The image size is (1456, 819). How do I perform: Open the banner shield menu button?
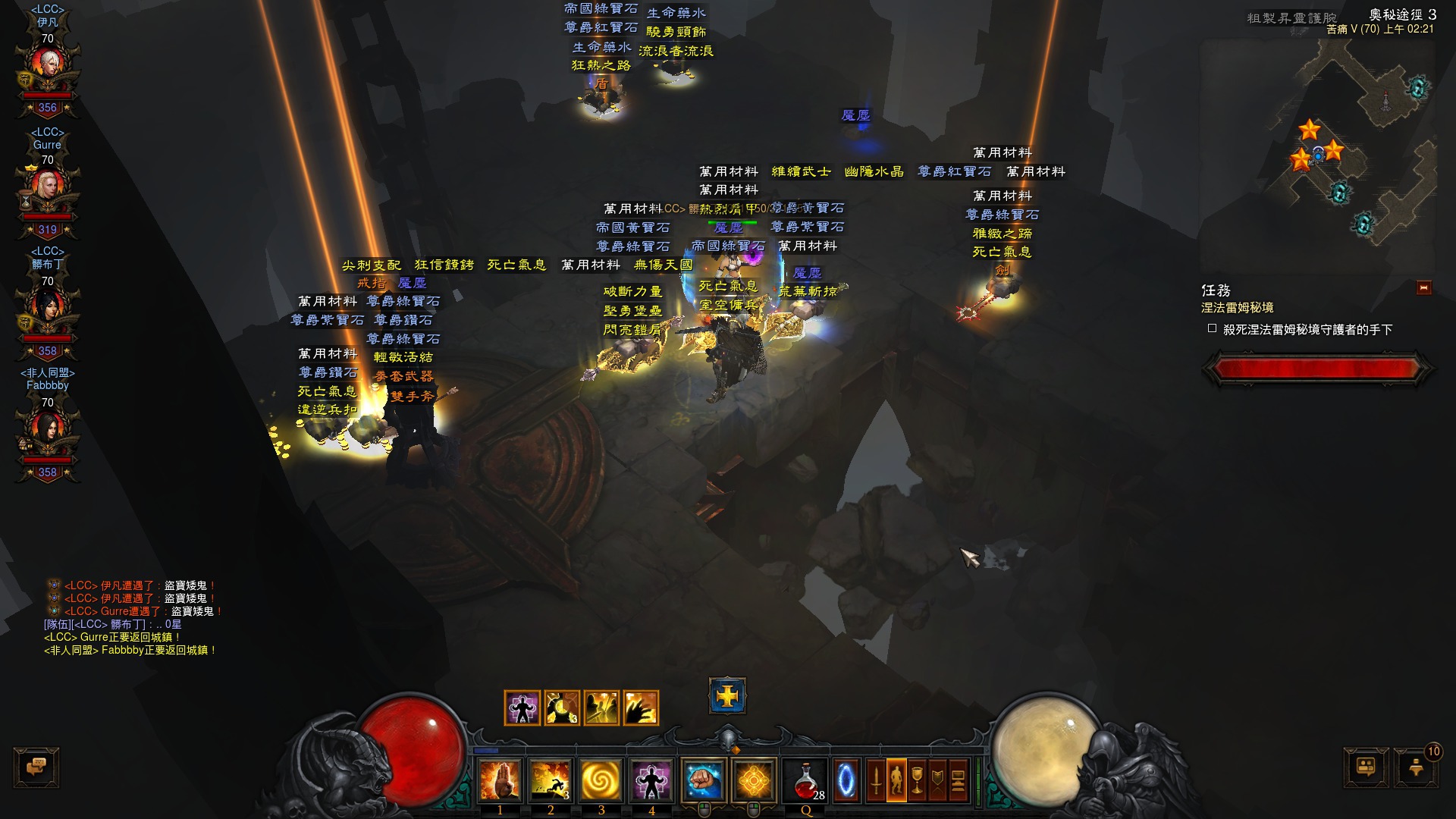[937, 780]
